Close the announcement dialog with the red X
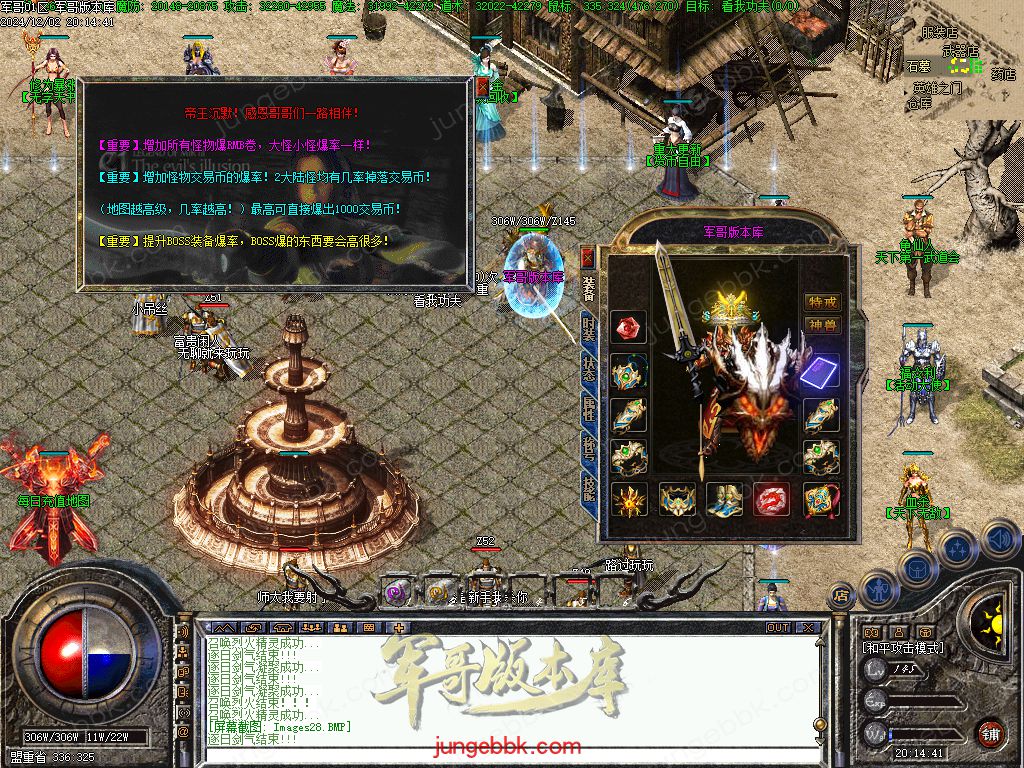This screenshot has width=1024, height=768. [483, 89]
